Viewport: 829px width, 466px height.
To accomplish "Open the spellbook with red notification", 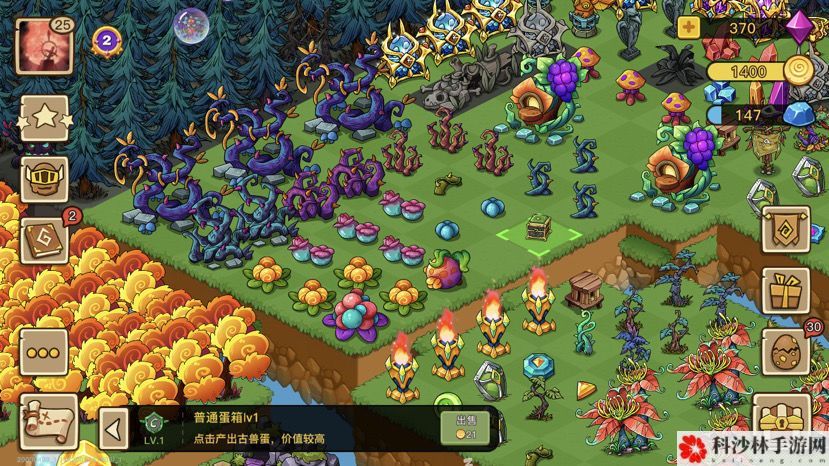I will (44, 241).
